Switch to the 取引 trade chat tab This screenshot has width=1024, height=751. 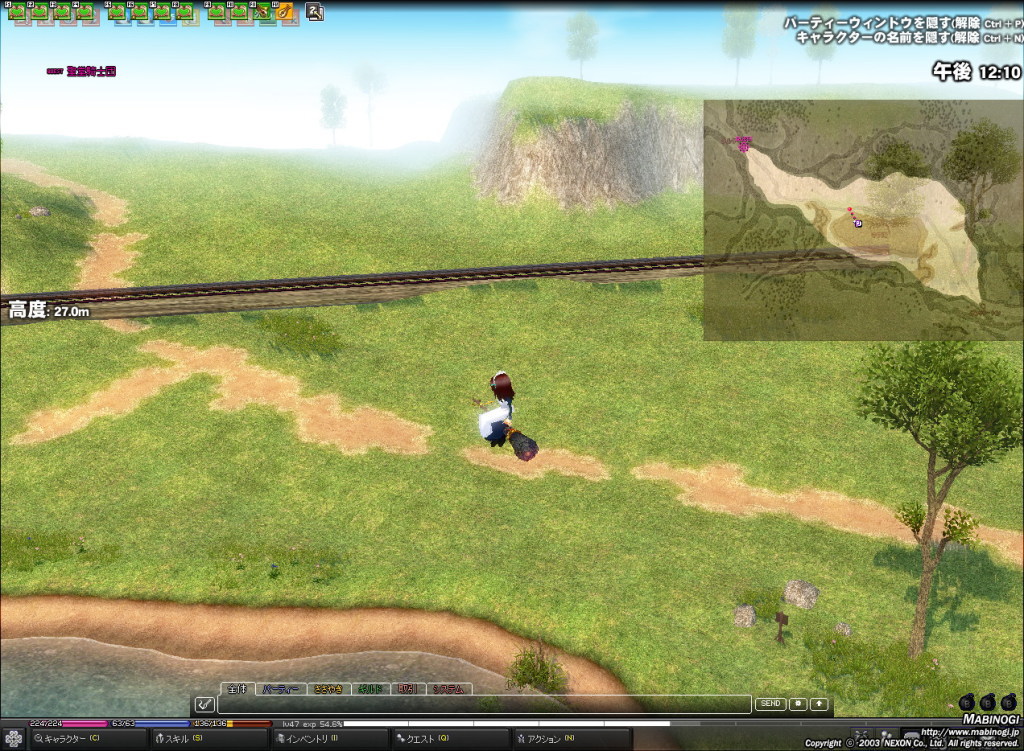click(408, 689)
